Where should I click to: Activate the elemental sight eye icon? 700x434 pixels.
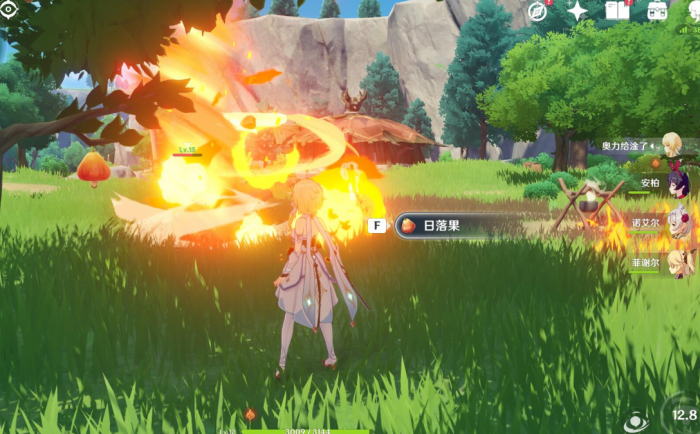tap(634, 422)
